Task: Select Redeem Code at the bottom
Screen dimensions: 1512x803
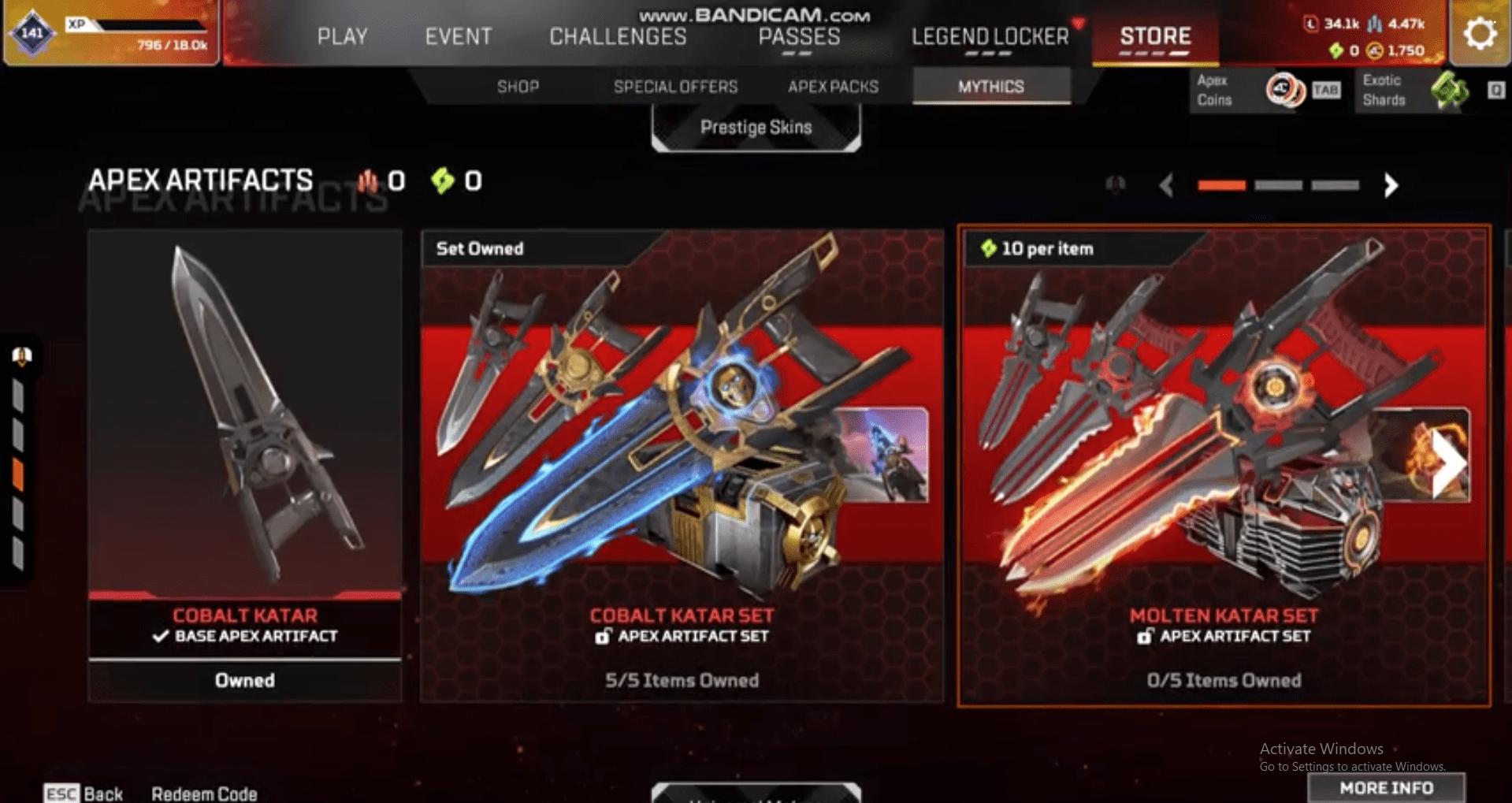Action: pos(206,794)
